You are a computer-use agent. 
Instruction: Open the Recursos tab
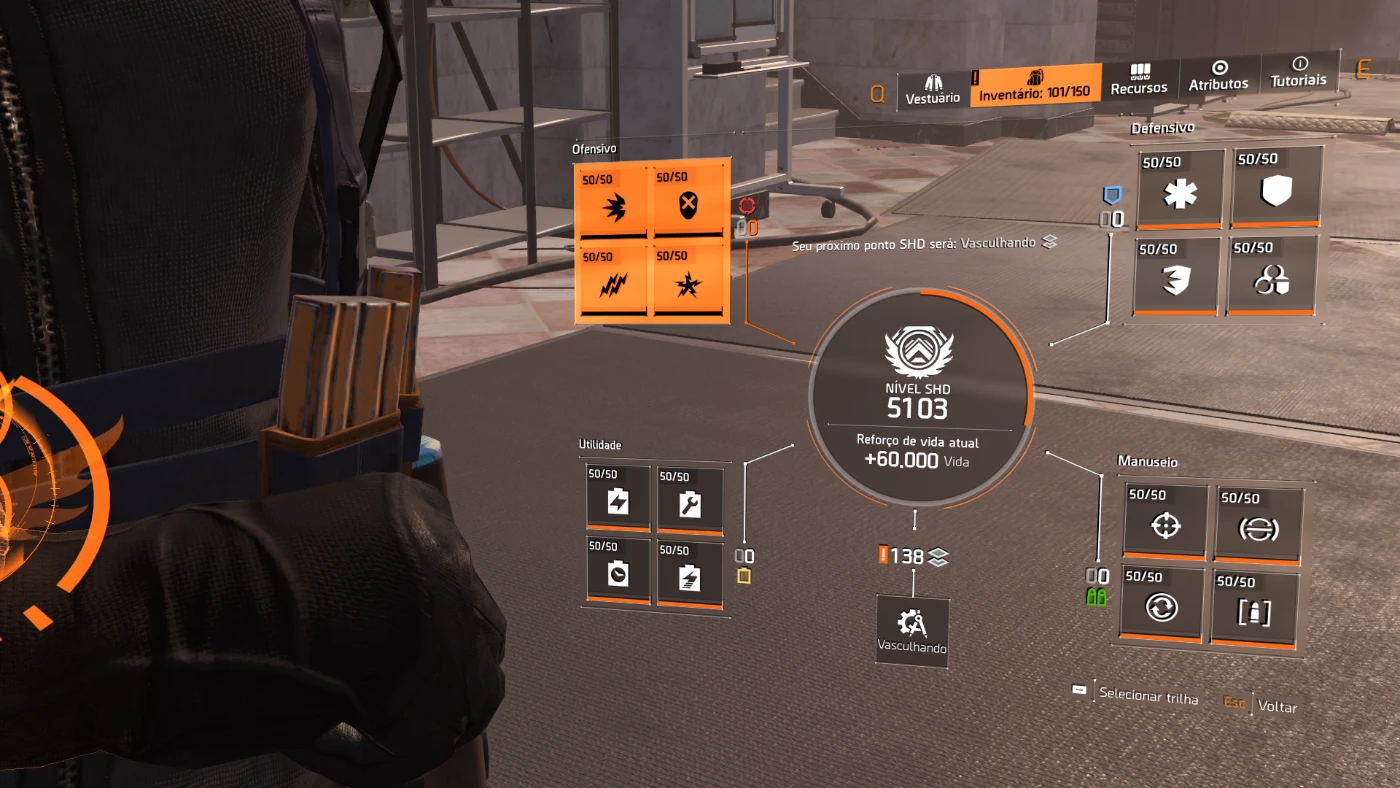(x=1139, y=80)
